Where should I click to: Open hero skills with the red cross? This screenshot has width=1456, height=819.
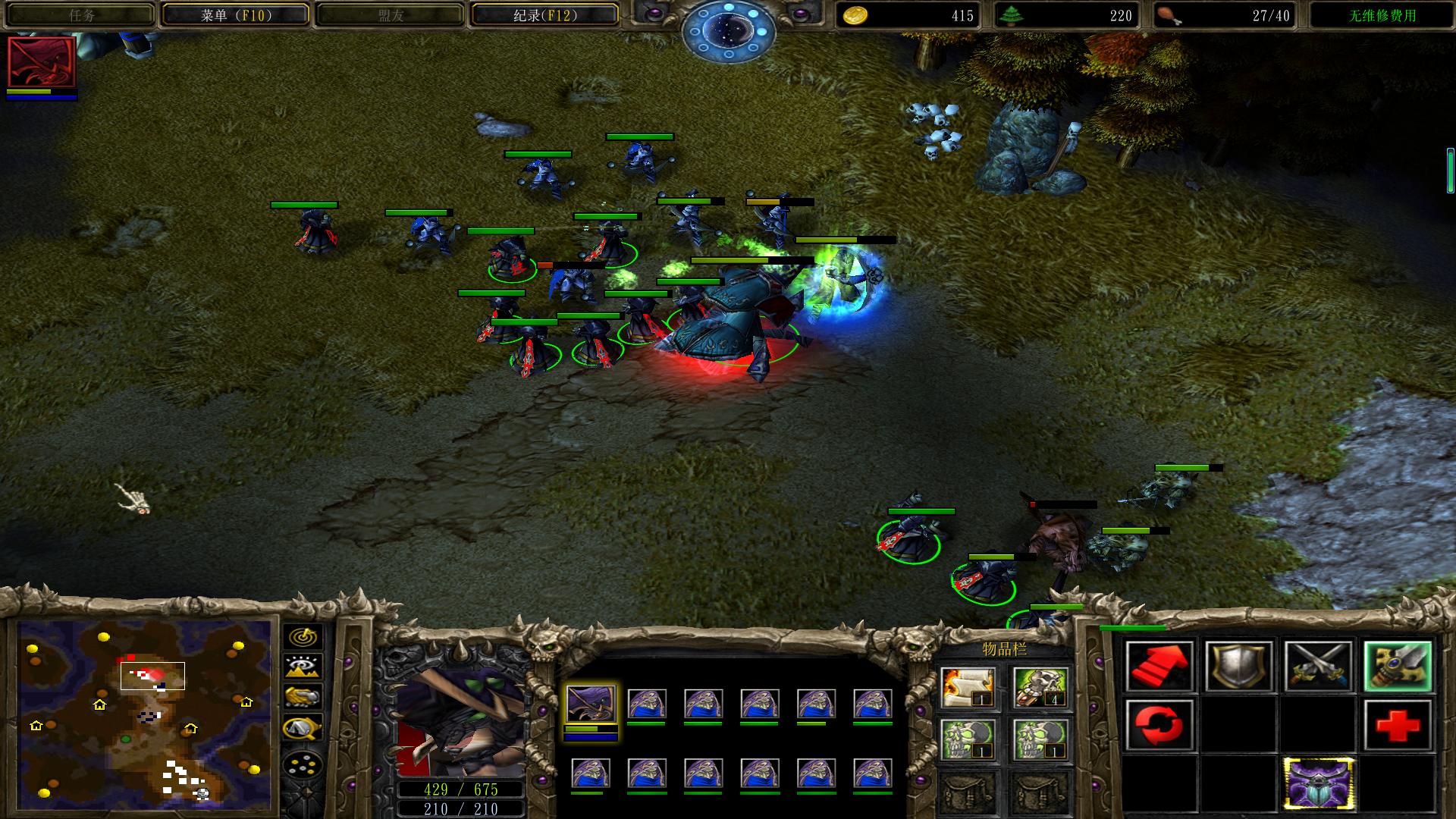click(1398, 725)
